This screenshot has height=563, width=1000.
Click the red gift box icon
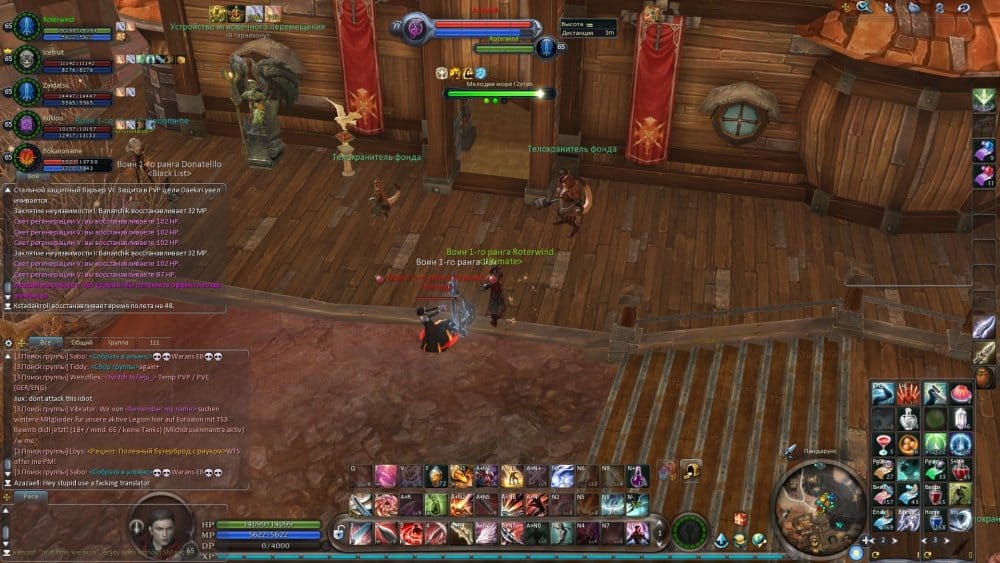[x=740, y=518]
